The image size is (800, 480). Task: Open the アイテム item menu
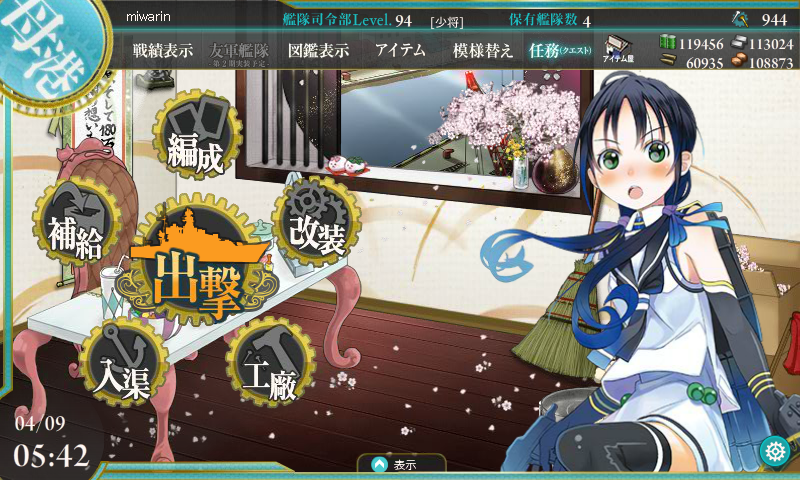[401, 51]
